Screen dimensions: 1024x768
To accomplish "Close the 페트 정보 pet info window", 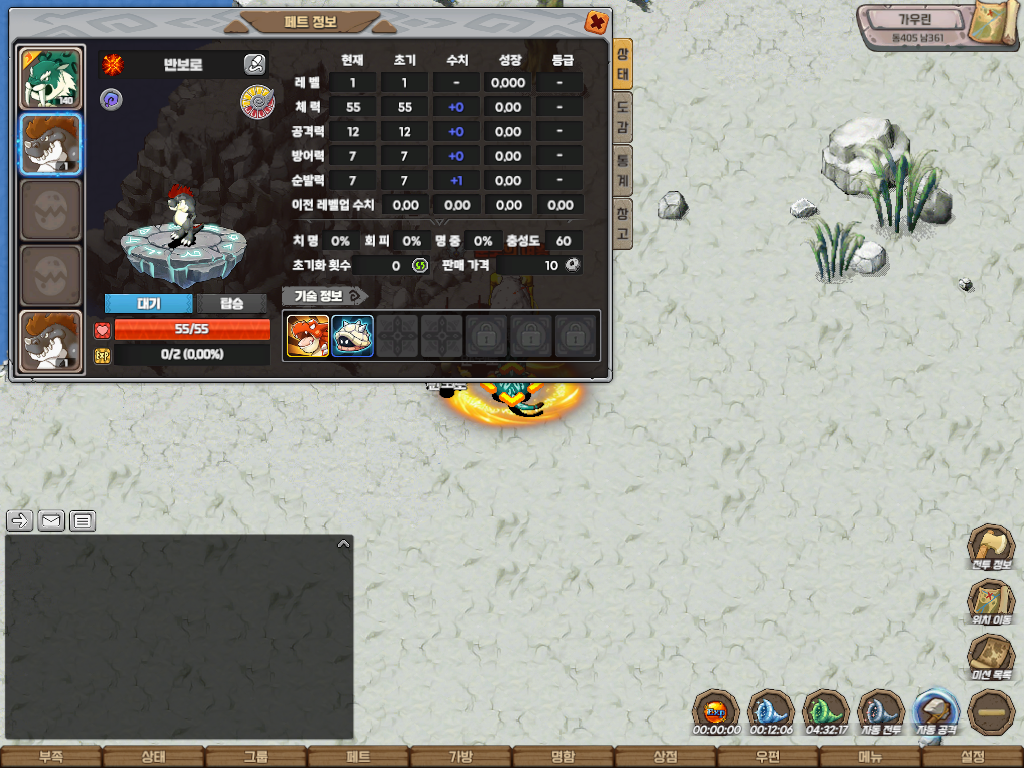I will click(x=596, y=22).
